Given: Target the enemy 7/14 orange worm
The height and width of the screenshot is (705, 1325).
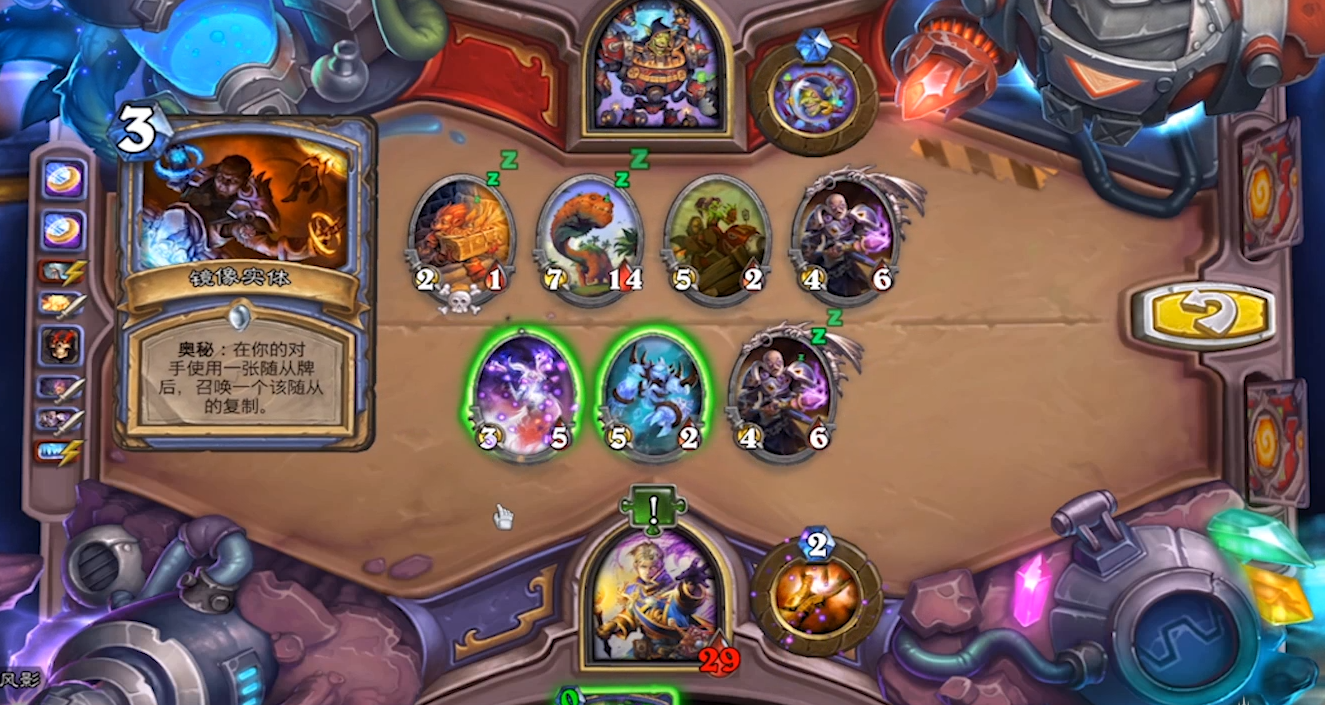Looking at the screenshot, I should tap(589, 238).
